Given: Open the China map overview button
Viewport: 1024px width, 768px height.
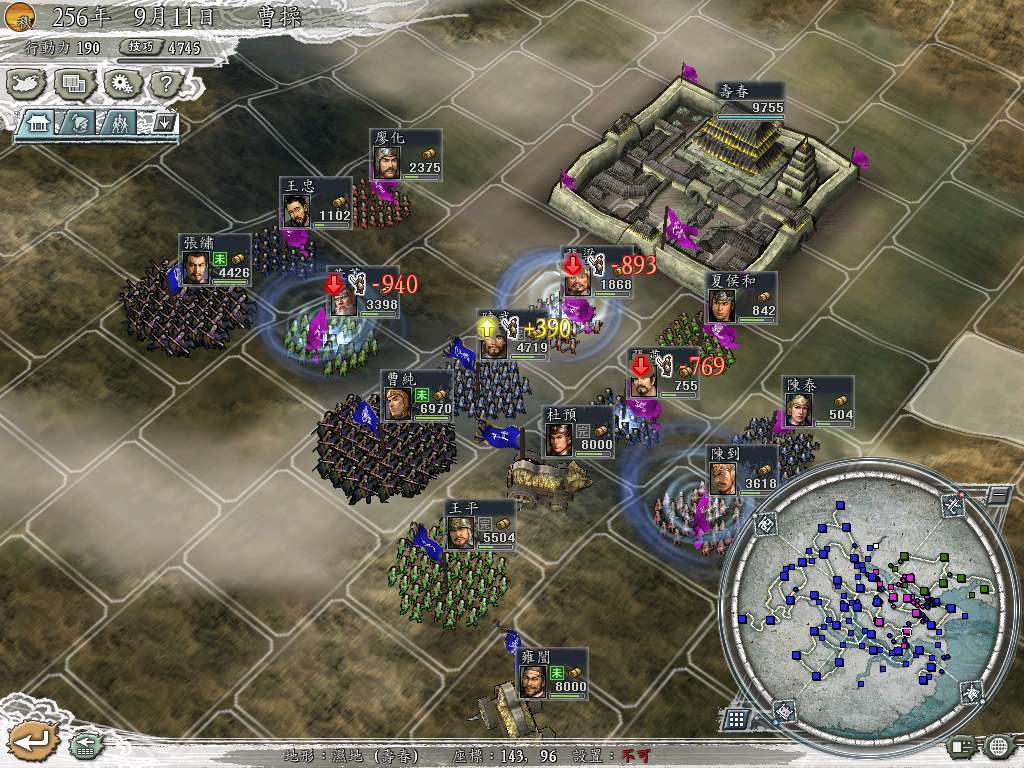Looking at the screenshot, I should (24, 84).
